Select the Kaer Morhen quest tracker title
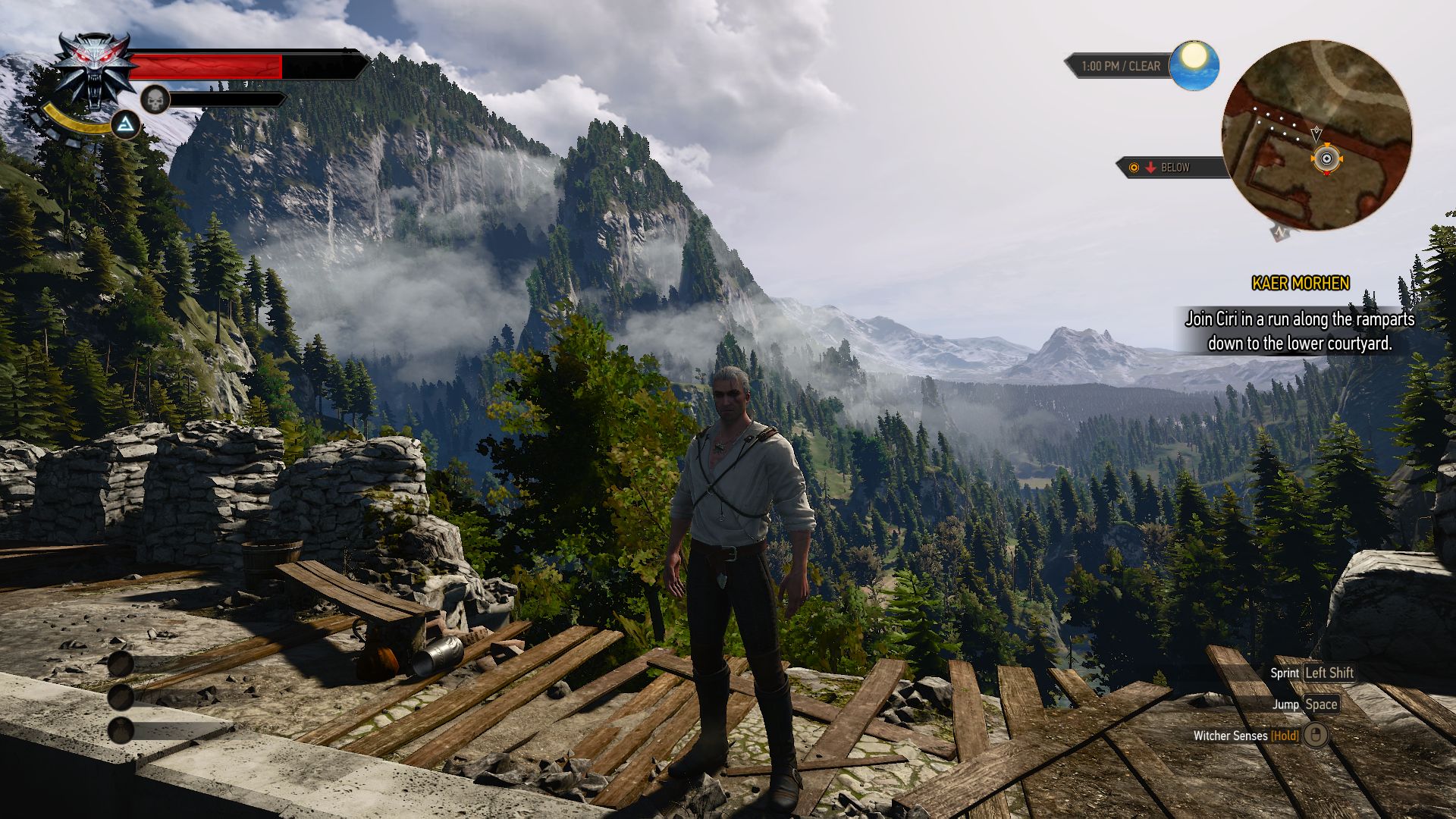The image size is (1456, 819). [x=1300, y=284]
